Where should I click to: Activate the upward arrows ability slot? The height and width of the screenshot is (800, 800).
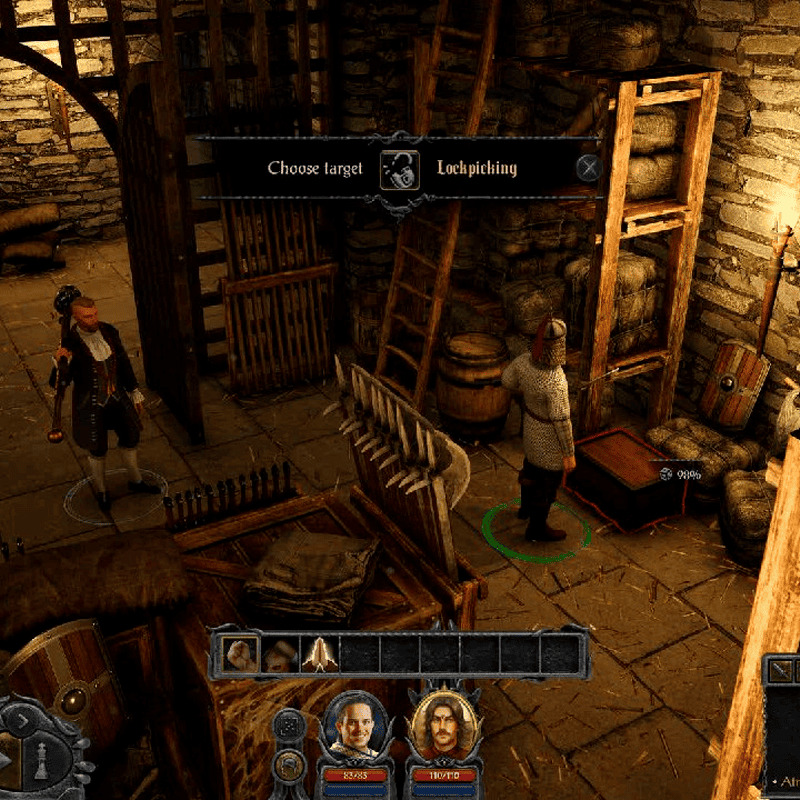(318, 655)
